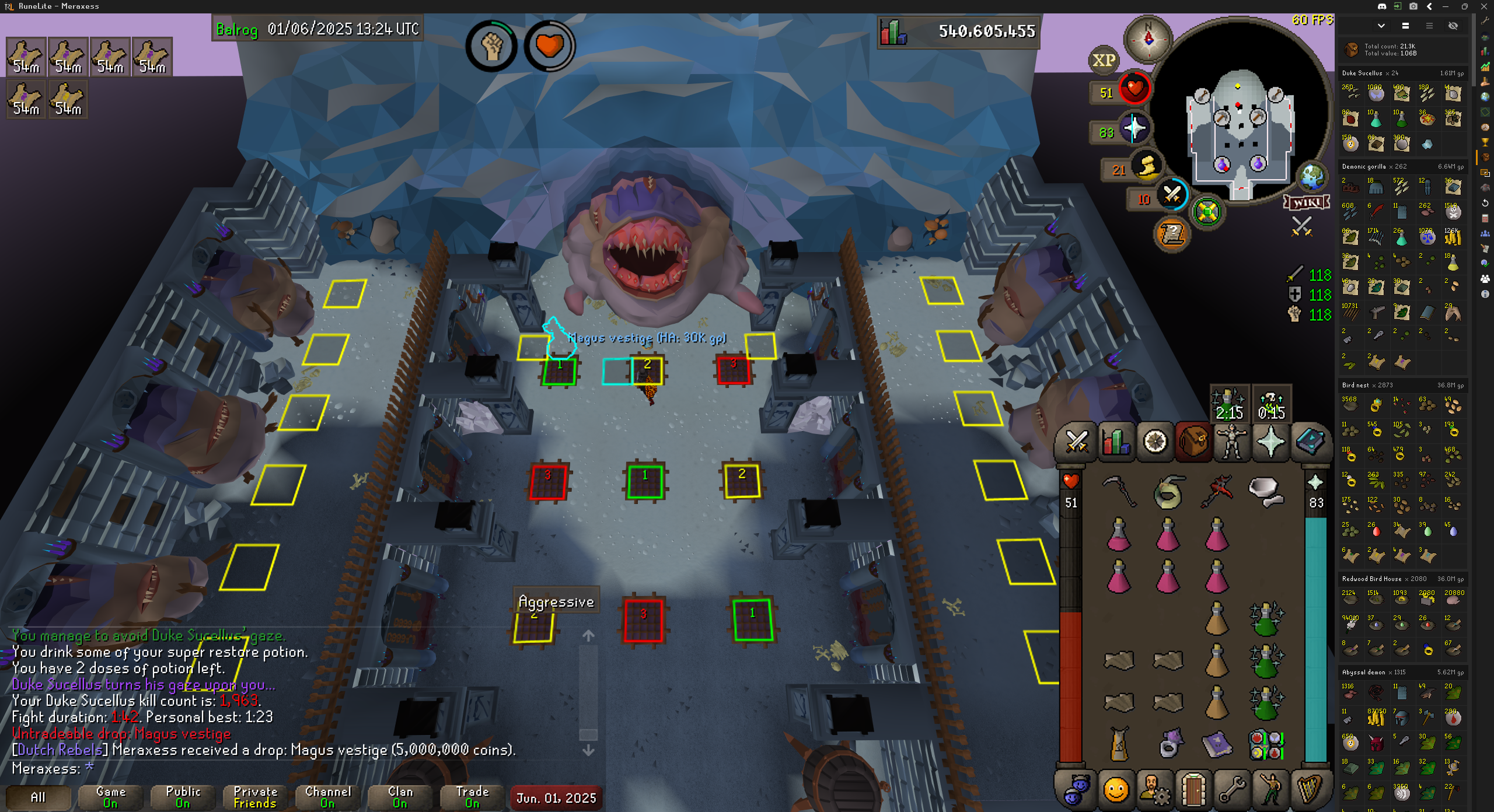Switch chat to the Game filter

pyautogui.click(x=110, y=797)
